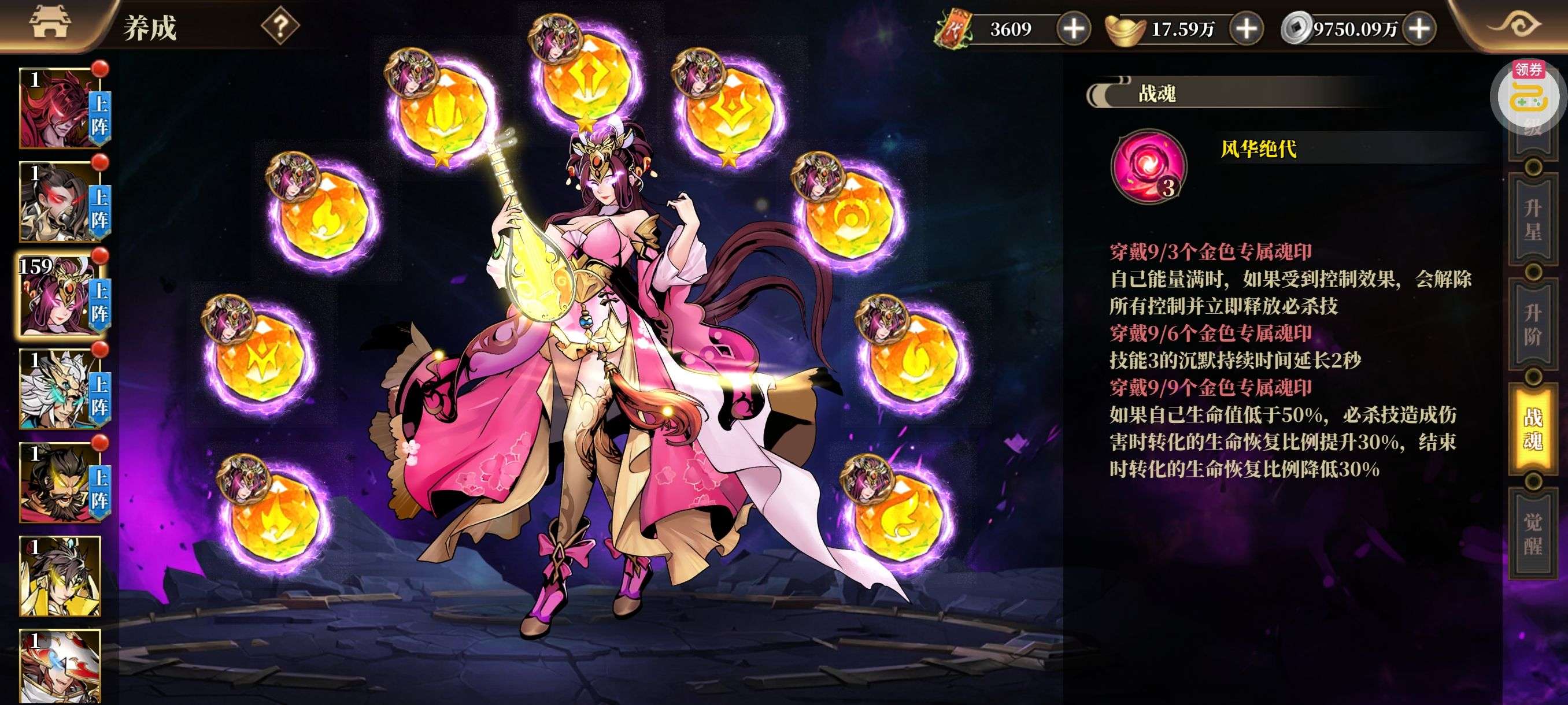
Task: Pick the yellow-armored hero portrait
Action: [60, 576]
